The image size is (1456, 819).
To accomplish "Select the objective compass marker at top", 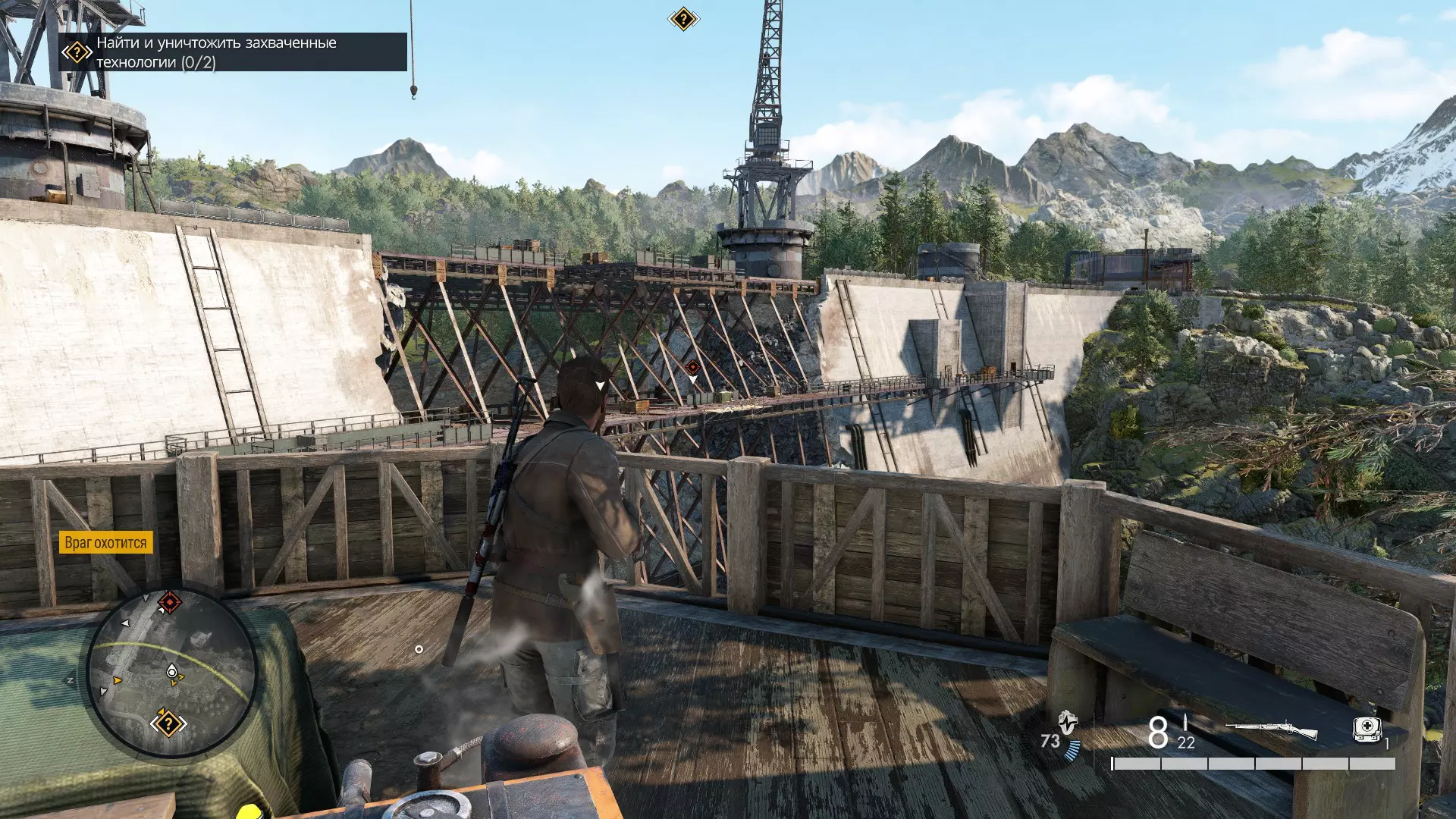I will click(x=682, y=19).
